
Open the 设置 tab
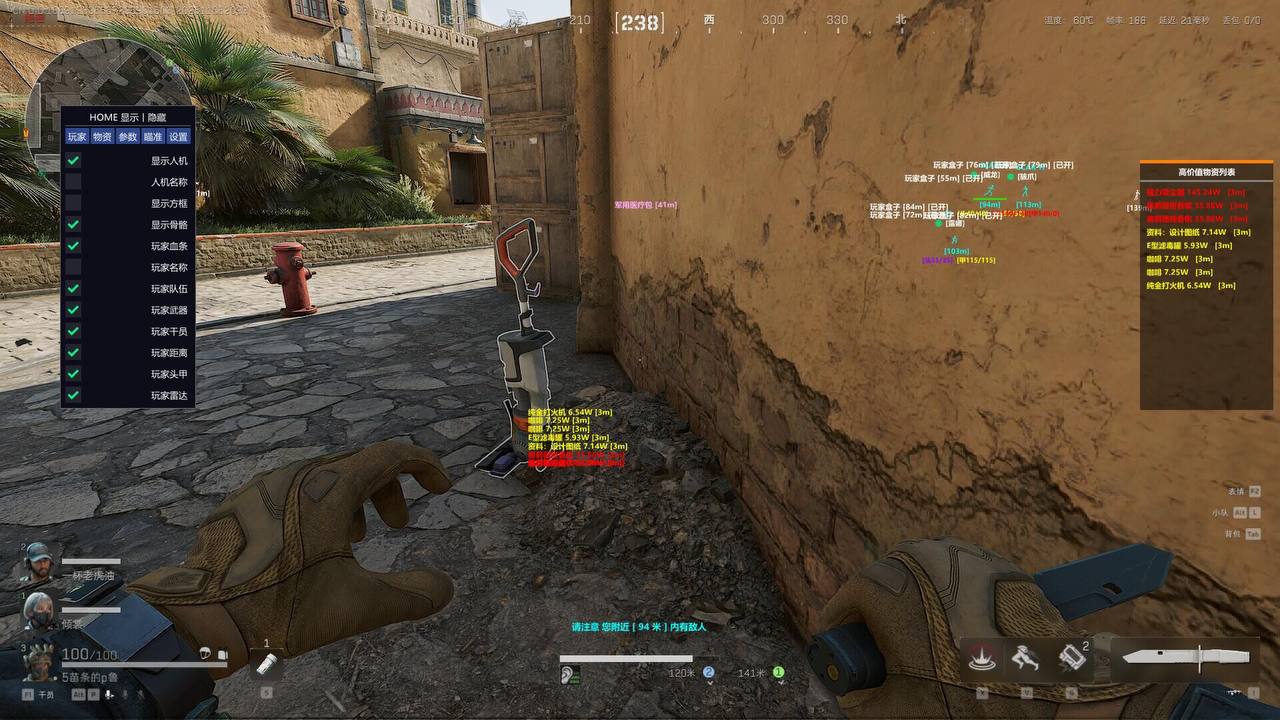click(178, 137)
